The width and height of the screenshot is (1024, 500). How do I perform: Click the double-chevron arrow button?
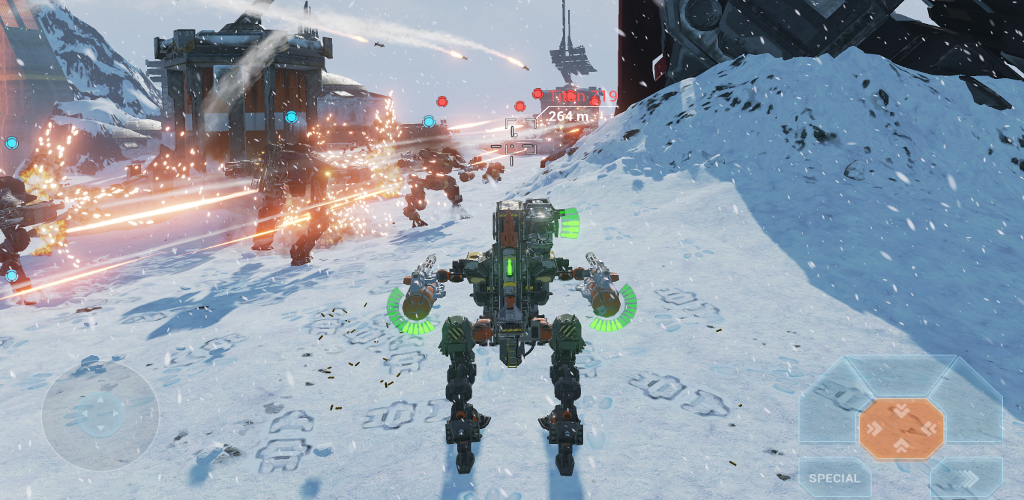point(967,479)
